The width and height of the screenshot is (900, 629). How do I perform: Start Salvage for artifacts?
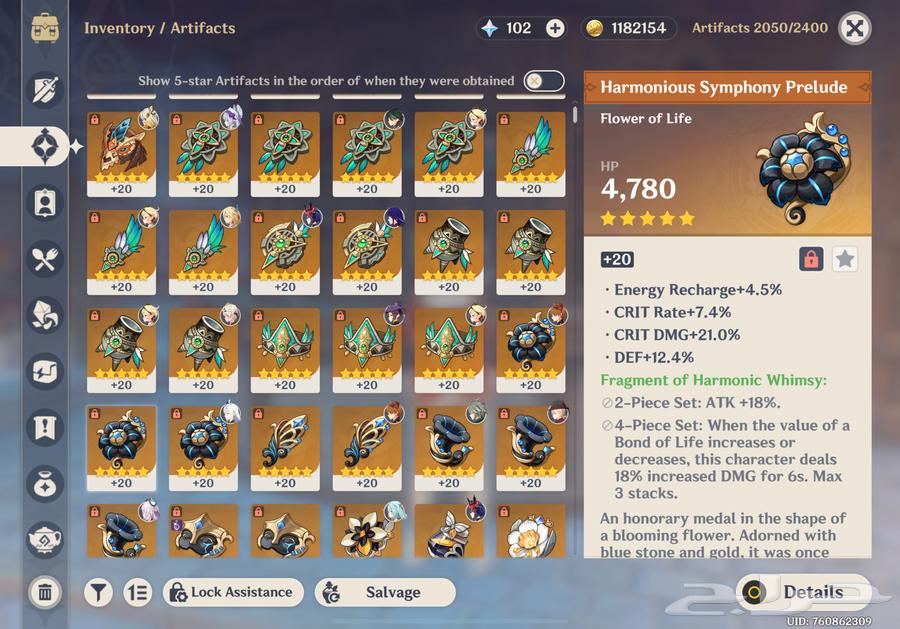[x=384, y=592]
